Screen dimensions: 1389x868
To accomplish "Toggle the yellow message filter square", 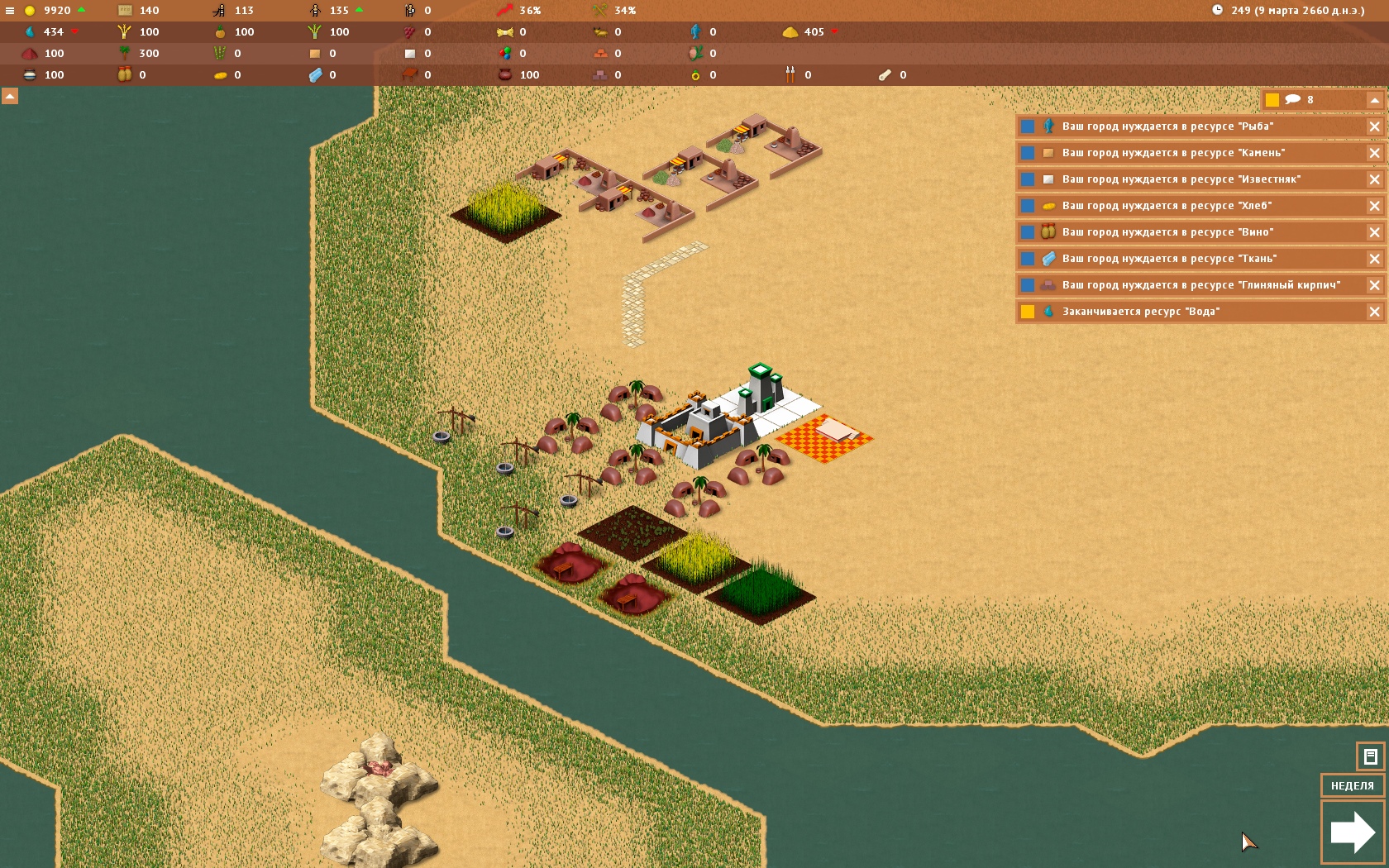I will coord(1272,100).
